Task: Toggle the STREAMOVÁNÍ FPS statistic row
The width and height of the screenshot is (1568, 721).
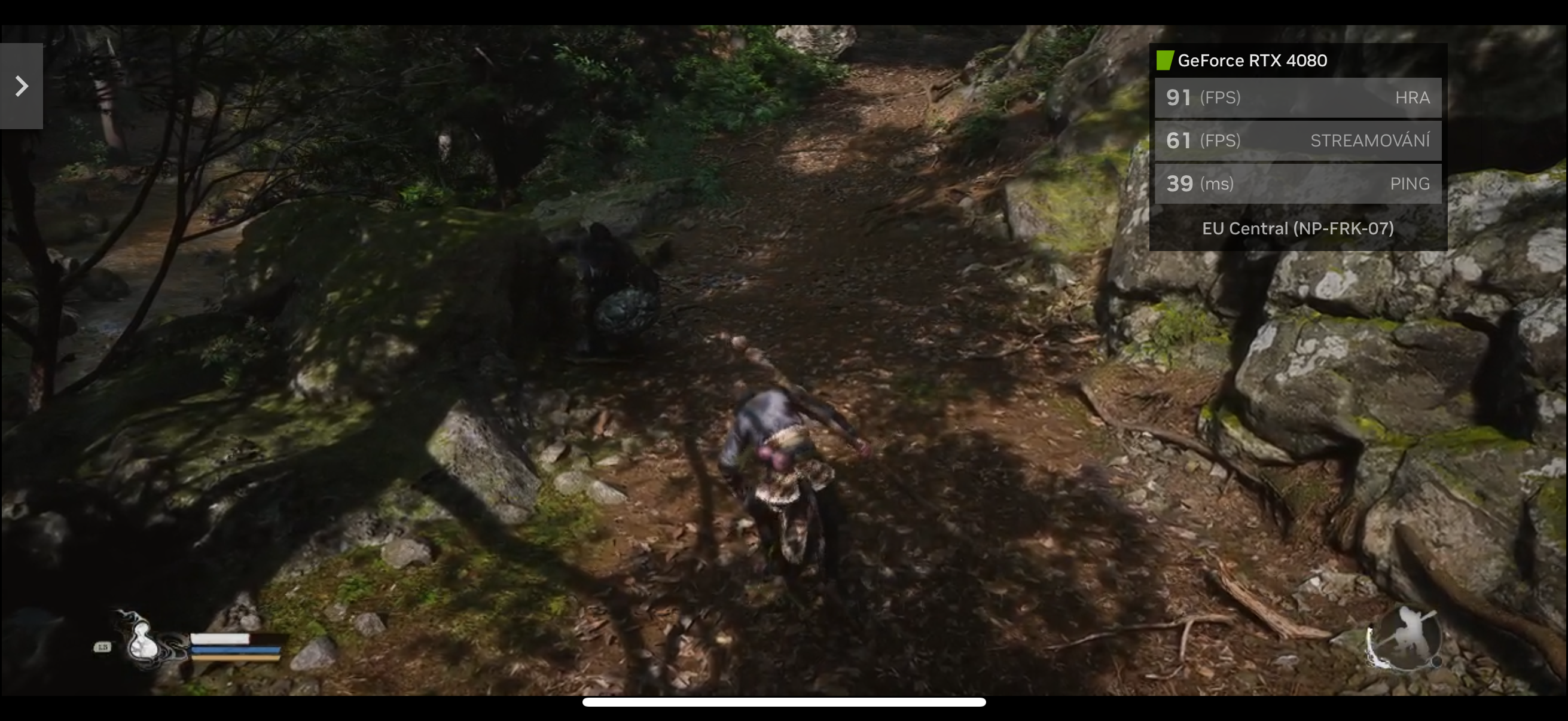Action: pos(1298,140)
